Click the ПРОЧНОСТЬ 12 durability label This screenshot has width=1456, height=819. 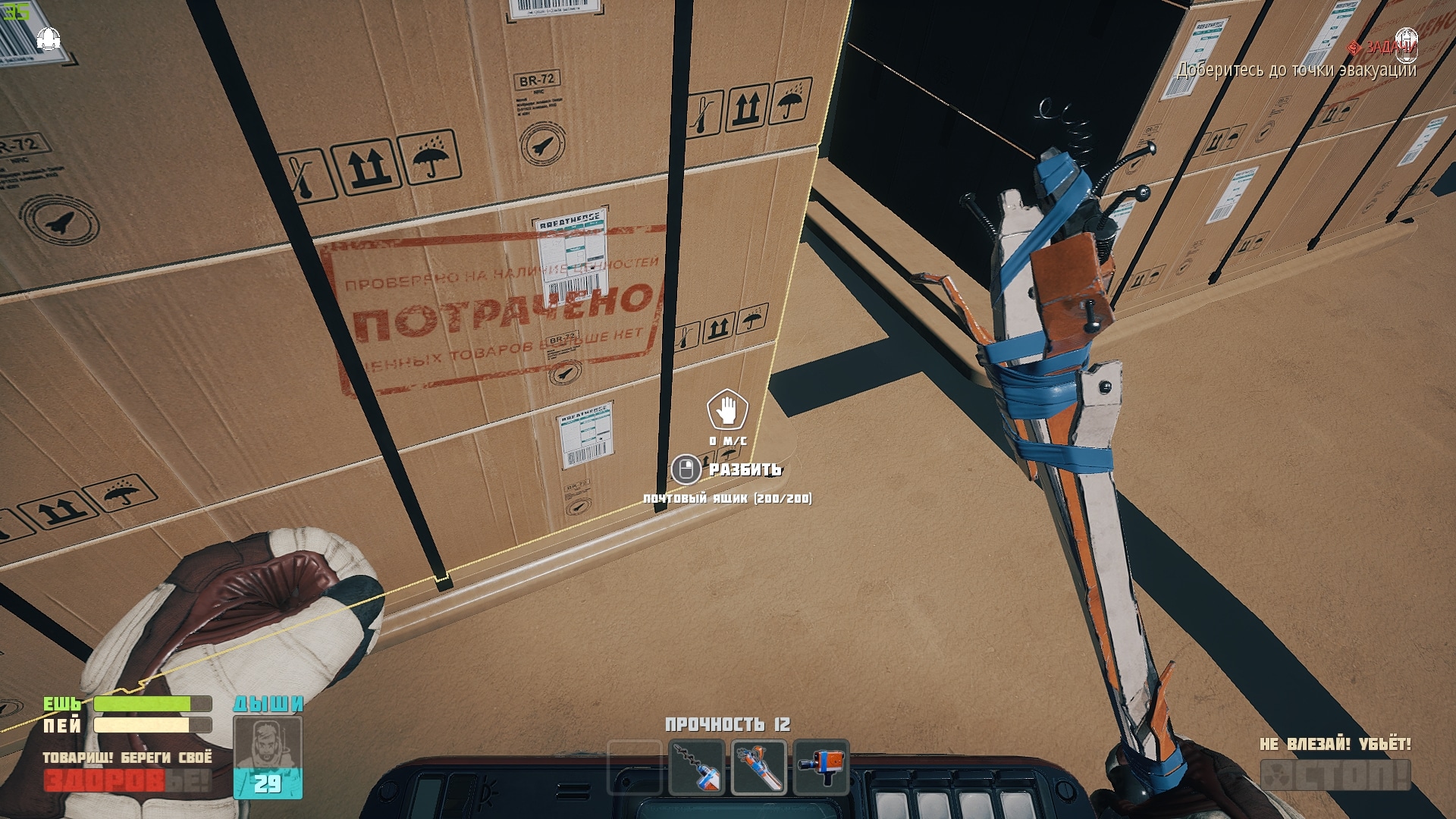[x=730, y=725]
